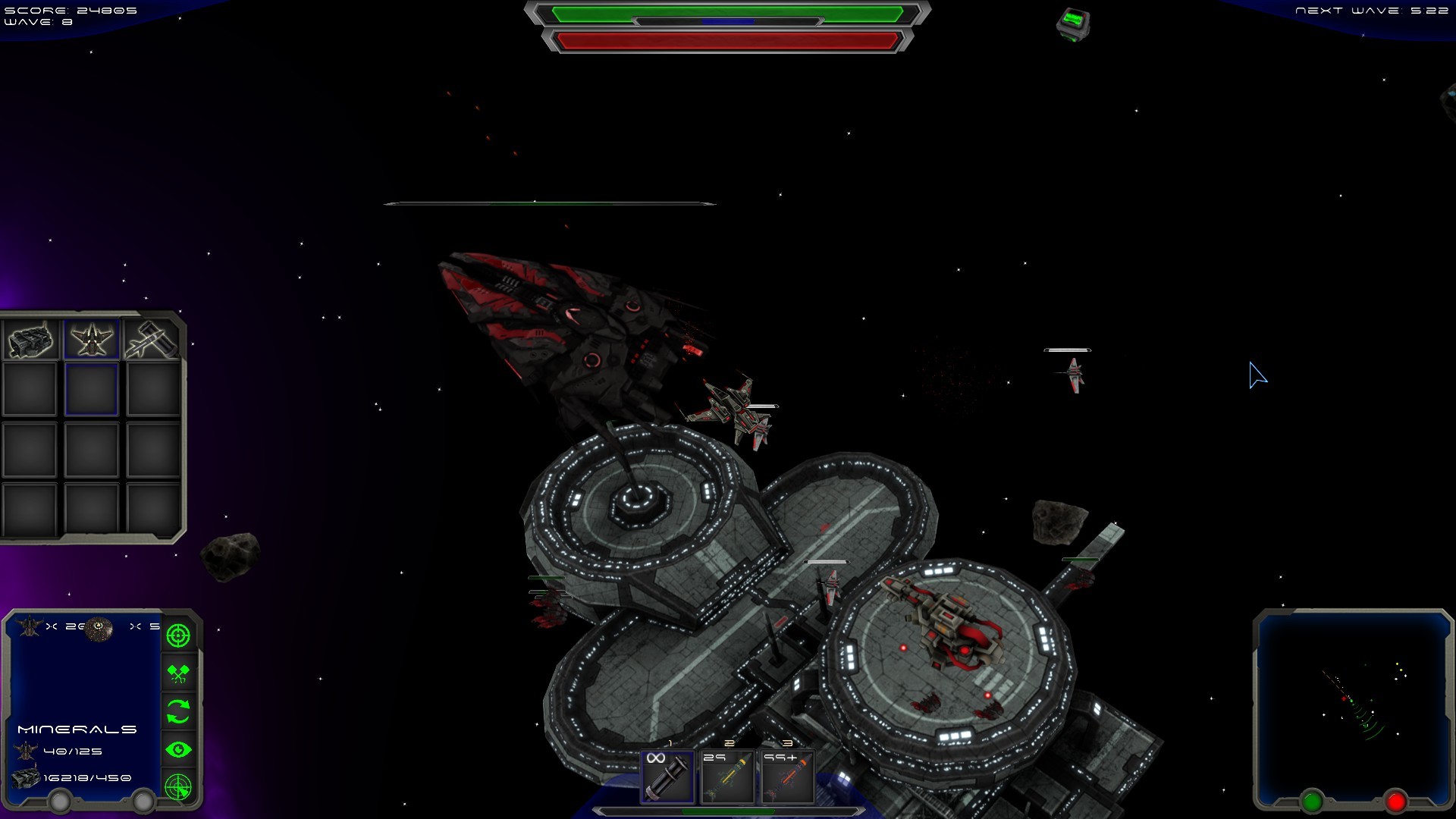Viewport: 1456px width, 819px height.
Task: Click the radar scan icon with cursor
Action: 177,787
